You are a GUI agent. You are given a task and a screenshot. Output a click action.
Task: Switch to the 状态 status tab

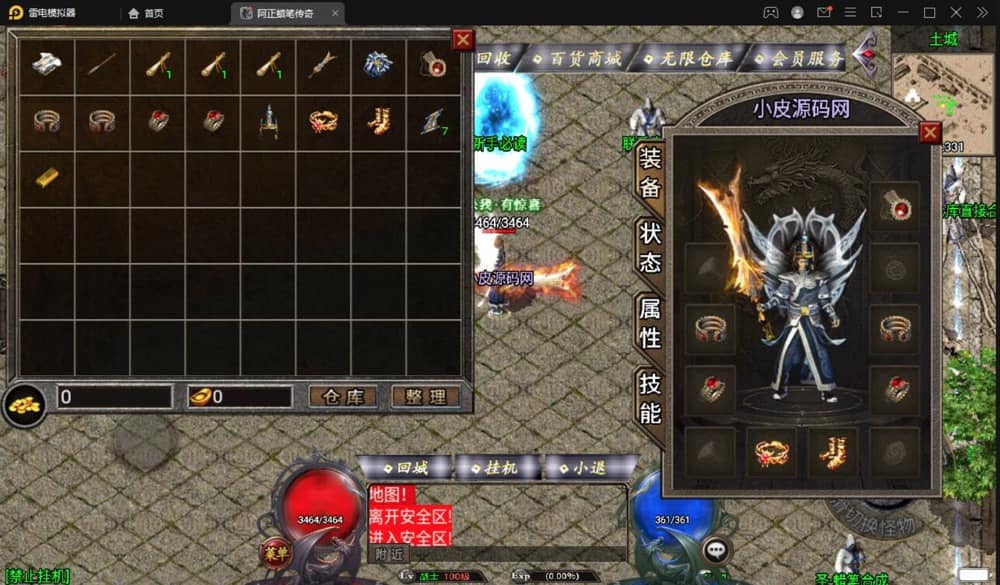pyautogui.click(x=650, y=247)
